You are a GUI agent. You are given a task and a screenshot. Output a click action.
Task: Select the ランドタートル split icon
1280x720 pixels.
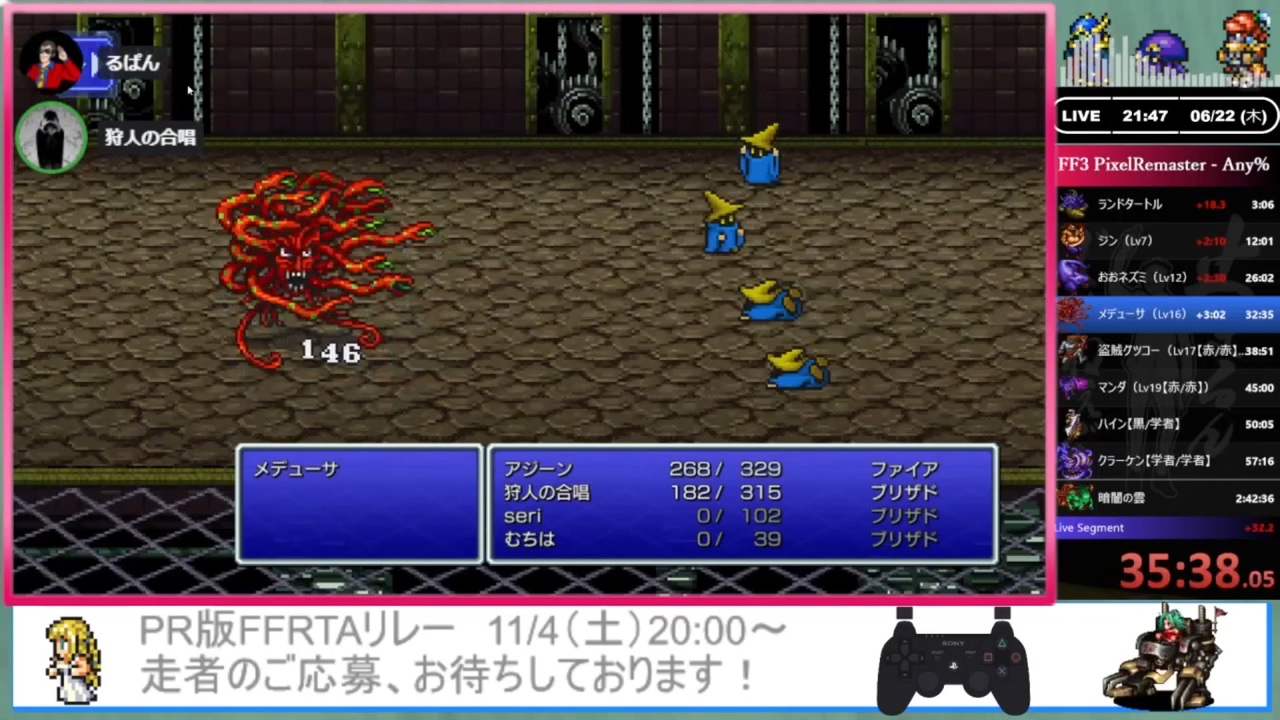click(1074, 204)
